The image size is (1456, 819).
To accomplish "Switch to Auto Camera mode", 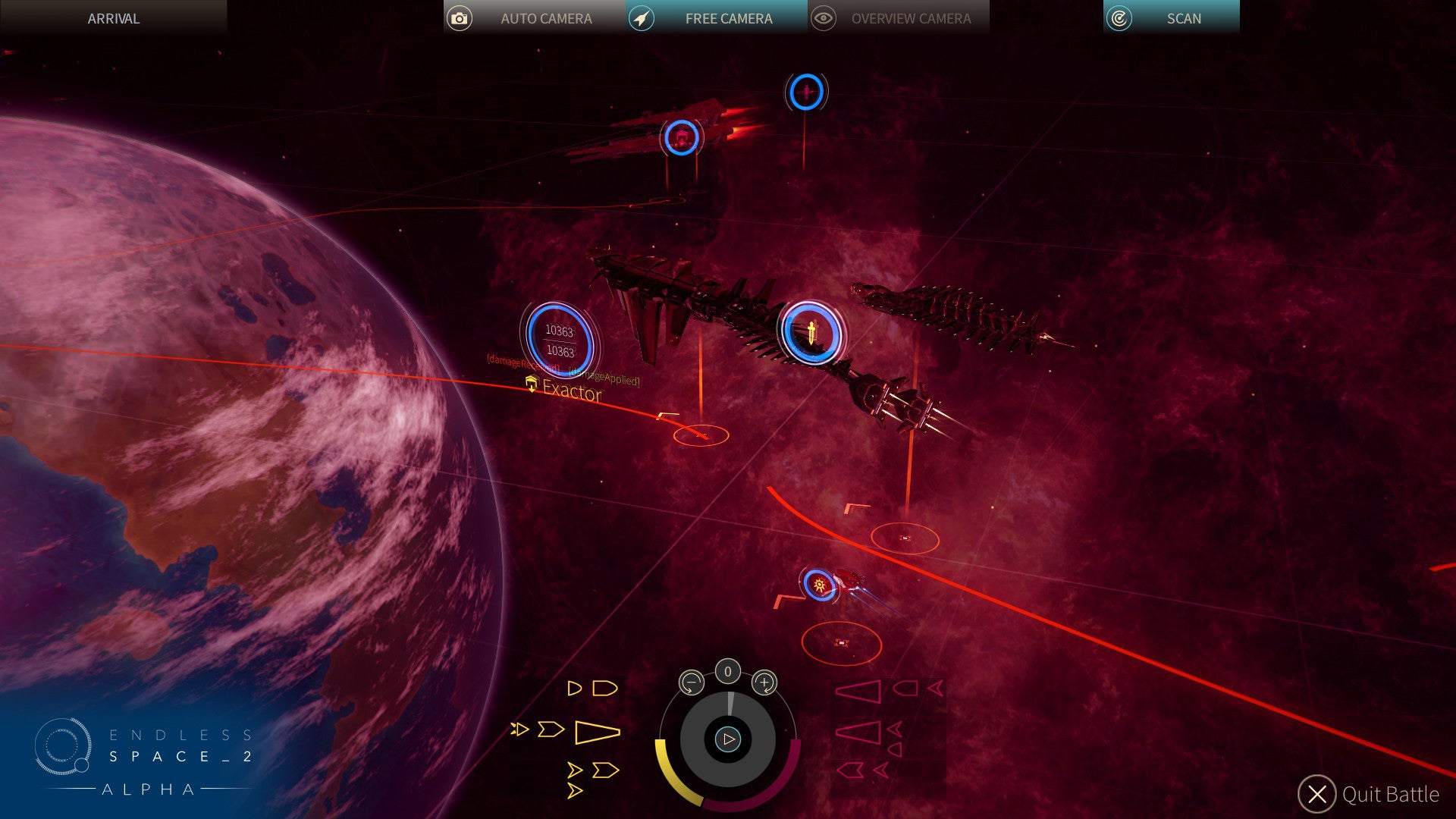I will click(x=534, y=18).
